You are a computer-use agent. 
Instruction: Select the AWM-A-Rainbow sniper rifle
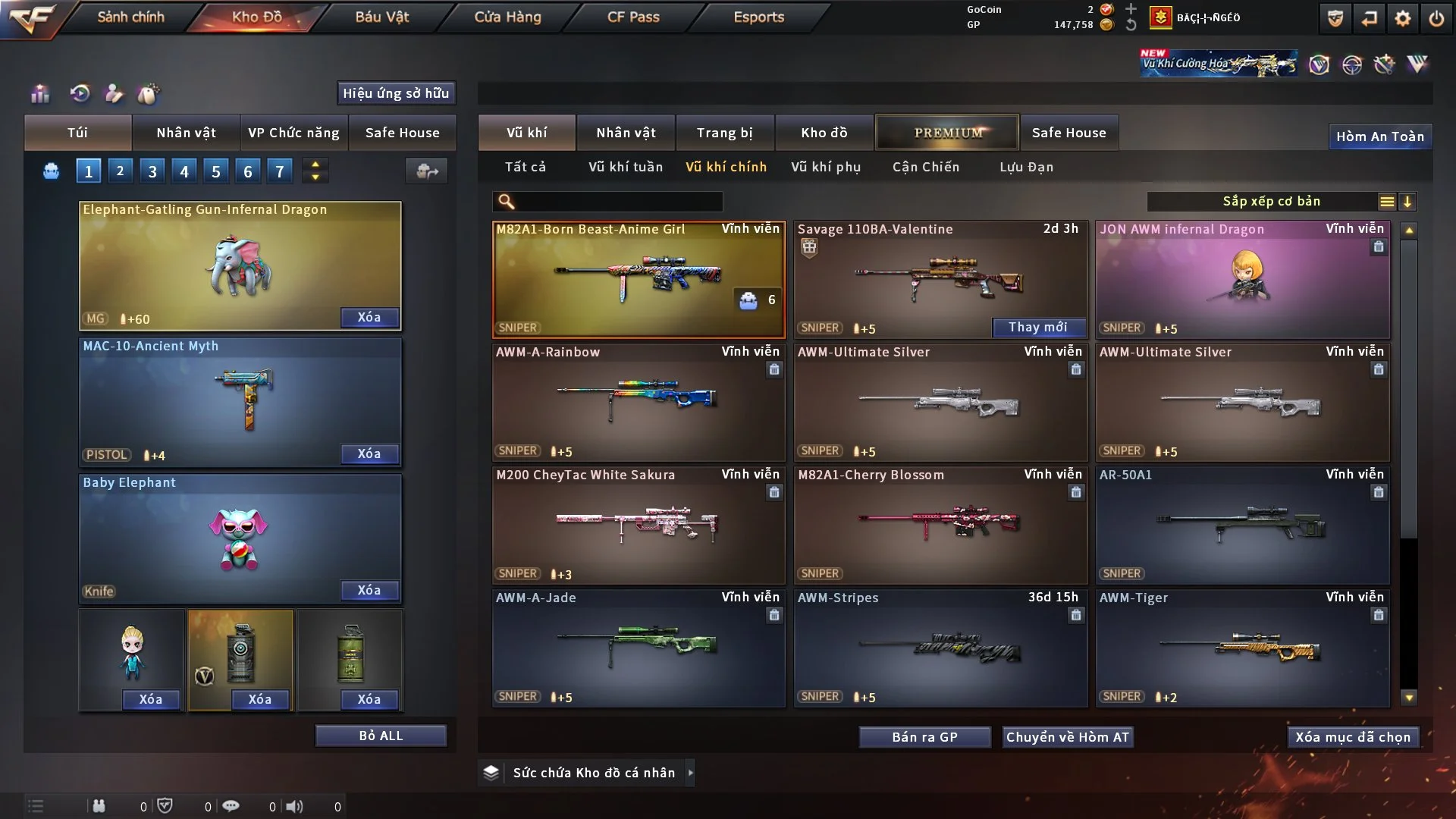point(638,402)
